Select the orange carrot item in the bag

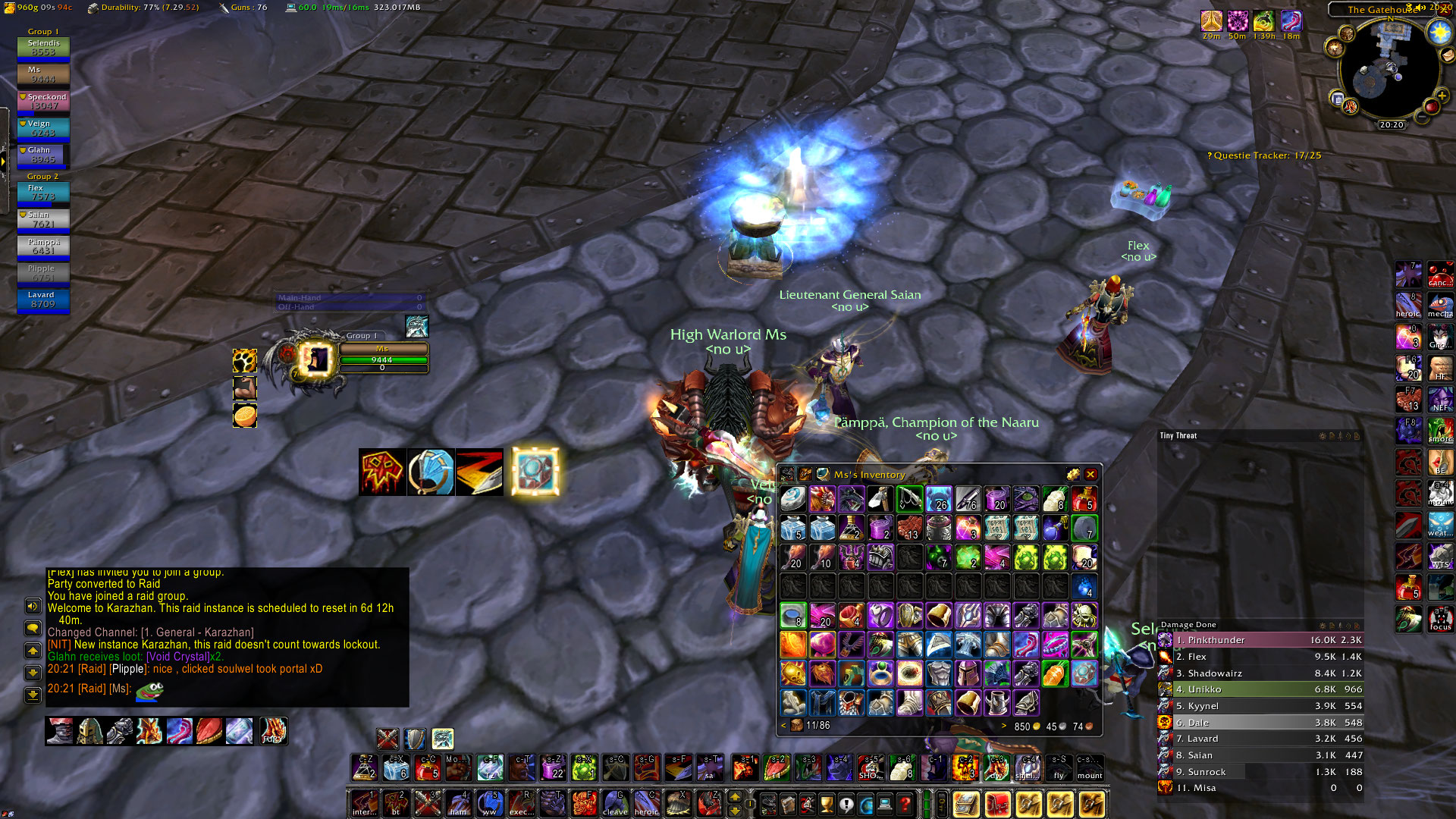point(1055,673)
